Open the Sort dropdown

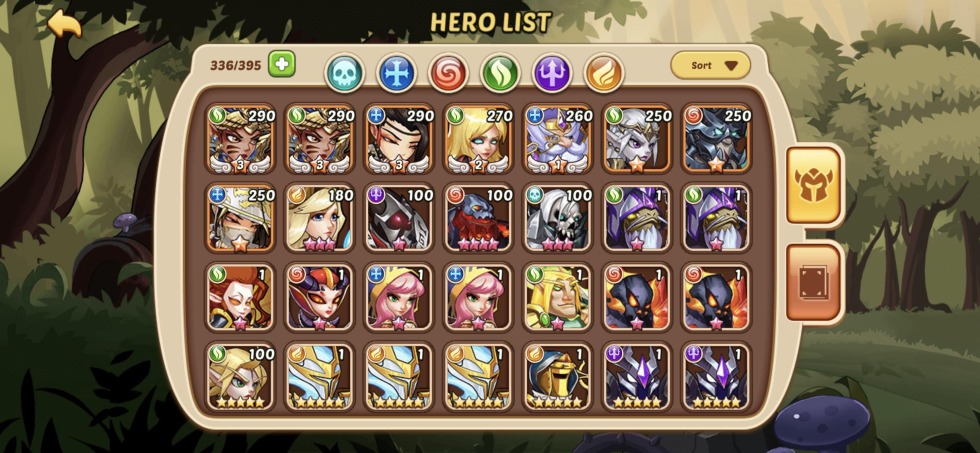710,66
